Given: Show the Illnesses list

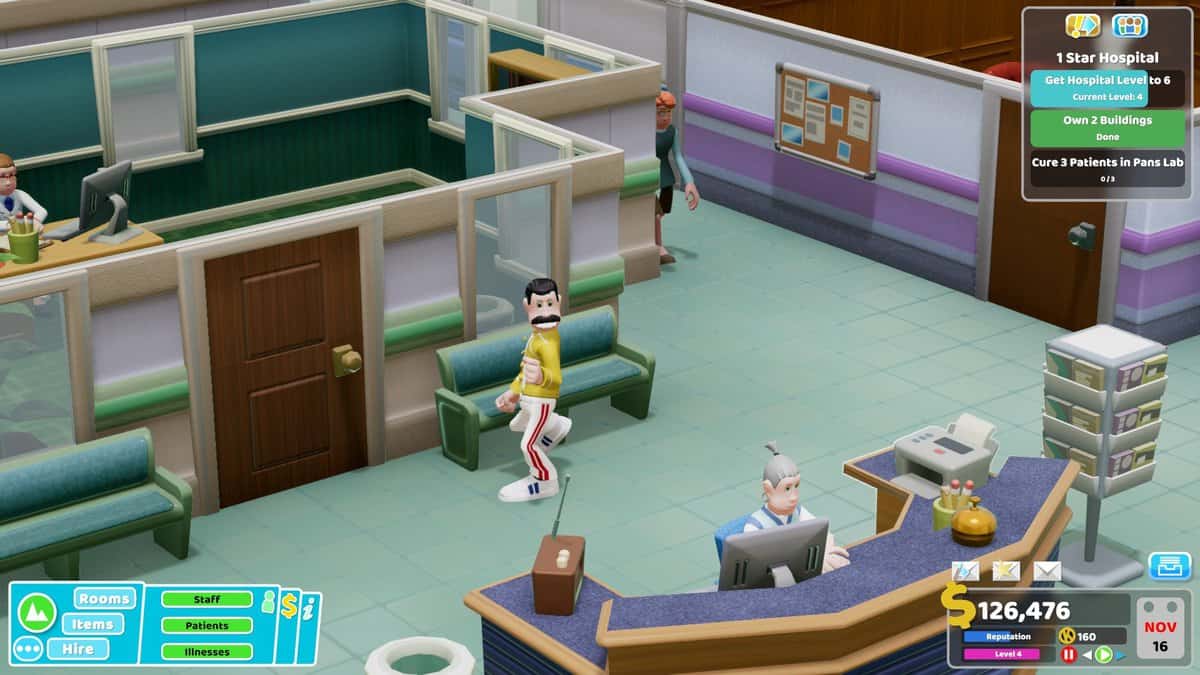Looking at the screenshot, I should coord(207,652).
